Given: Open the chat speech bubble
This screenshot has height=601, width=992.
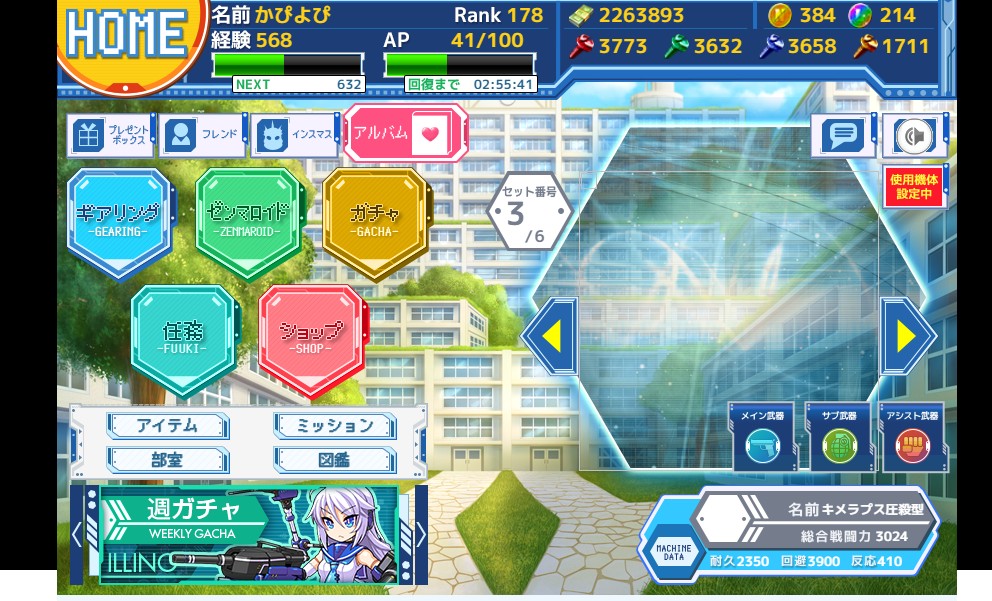Looking at the screenshot, I should (843, 135).
